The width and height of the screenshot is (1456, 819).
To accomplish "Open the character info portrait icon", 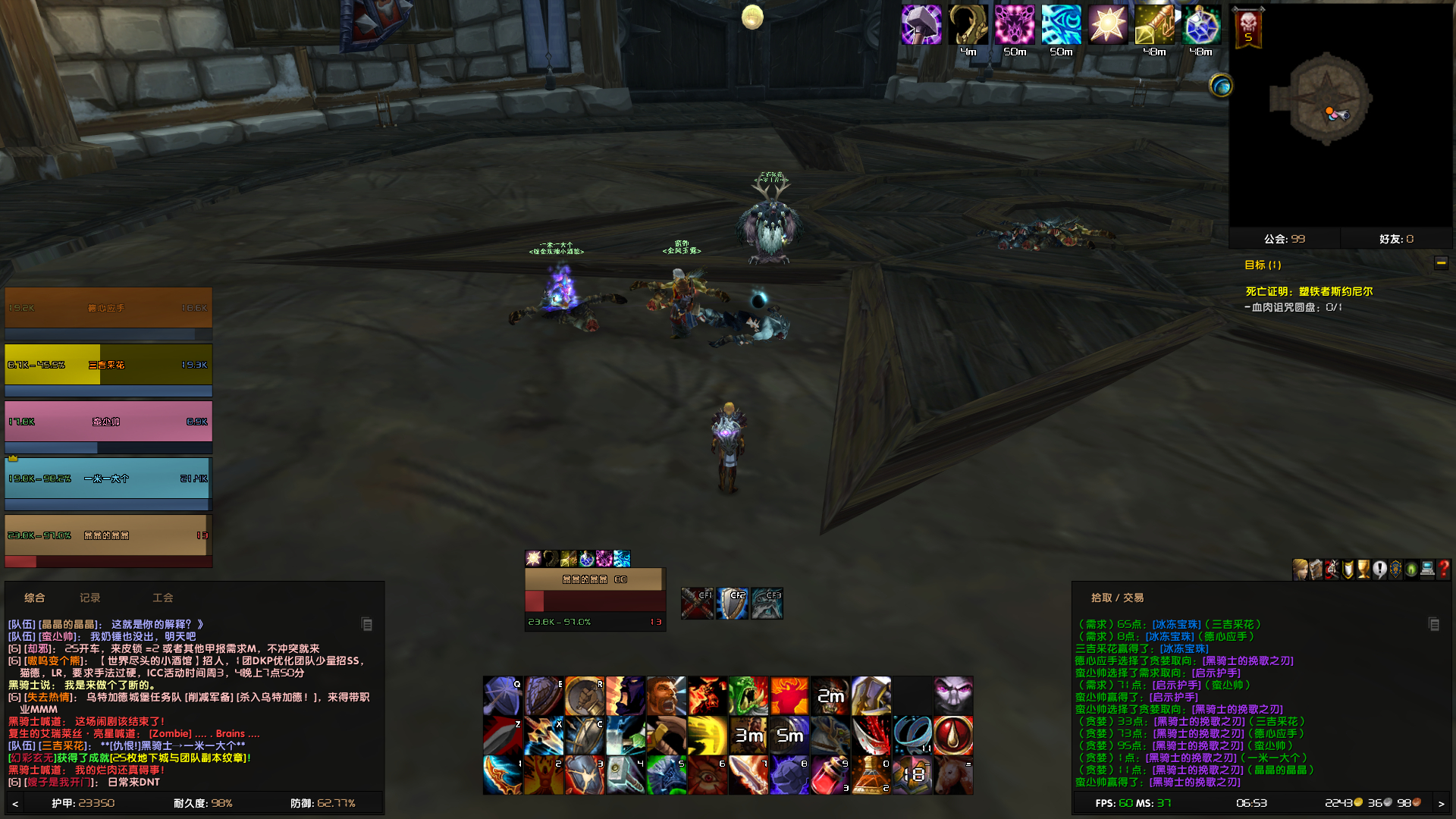I will (1299, 570).
